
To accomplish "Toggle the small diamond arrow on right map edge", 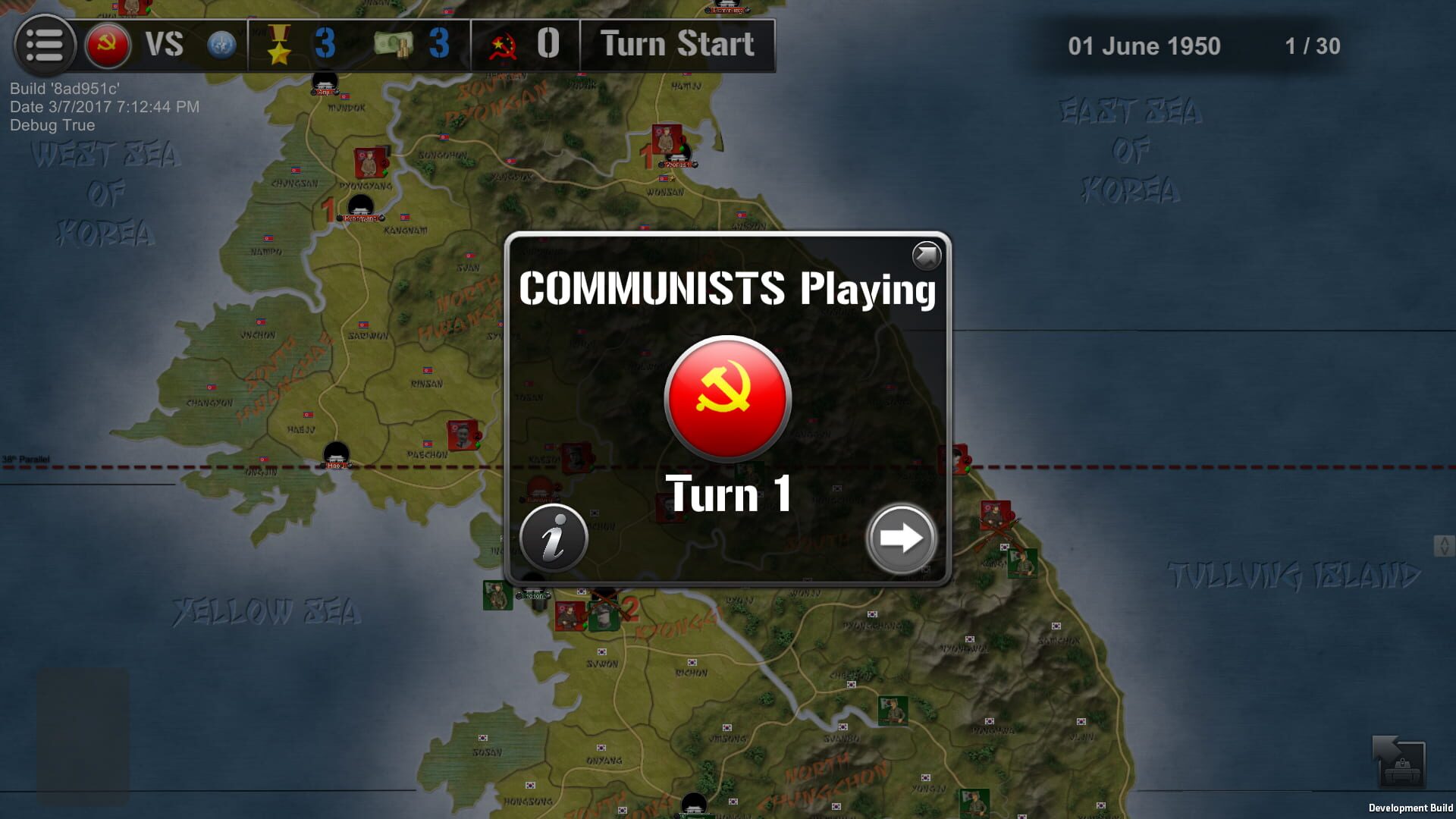I will coord(1444,546).
